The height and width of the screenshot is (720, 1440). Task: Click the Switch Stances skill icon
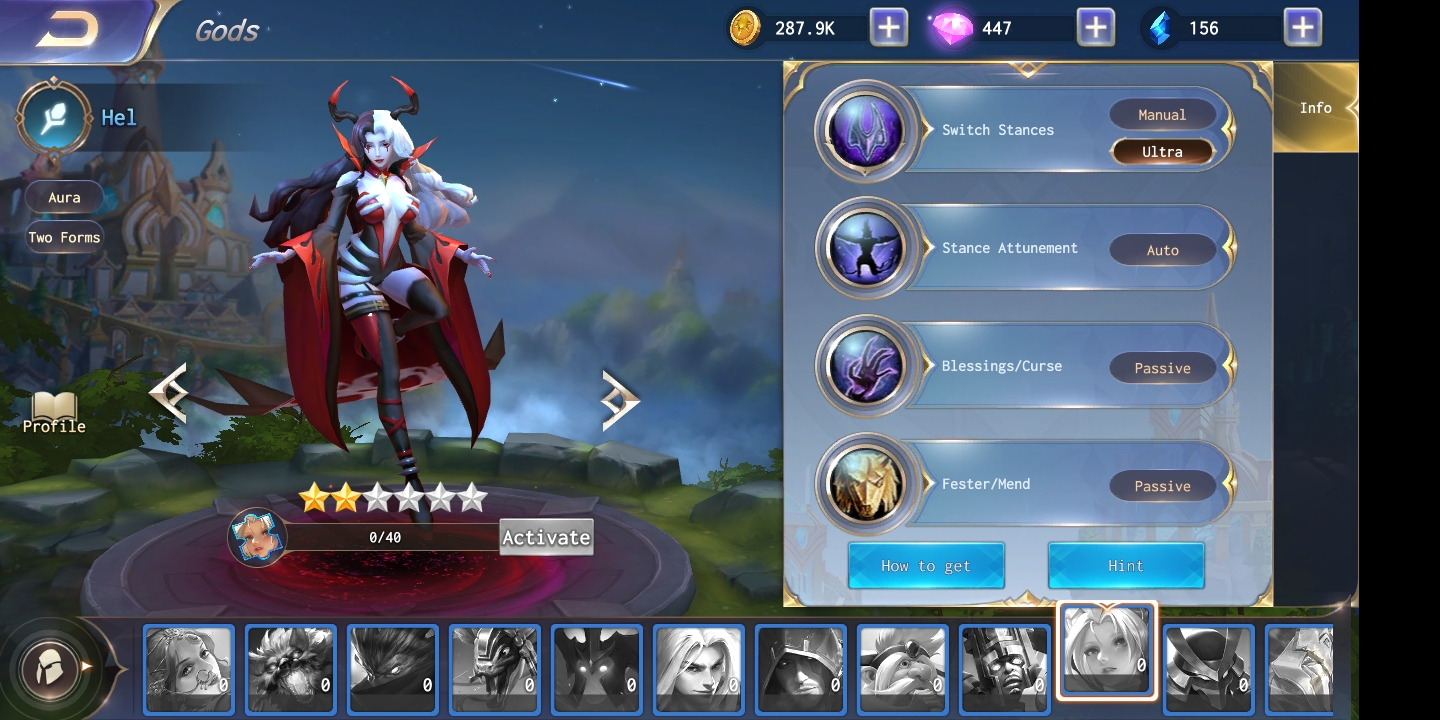[x=865, y=130]
